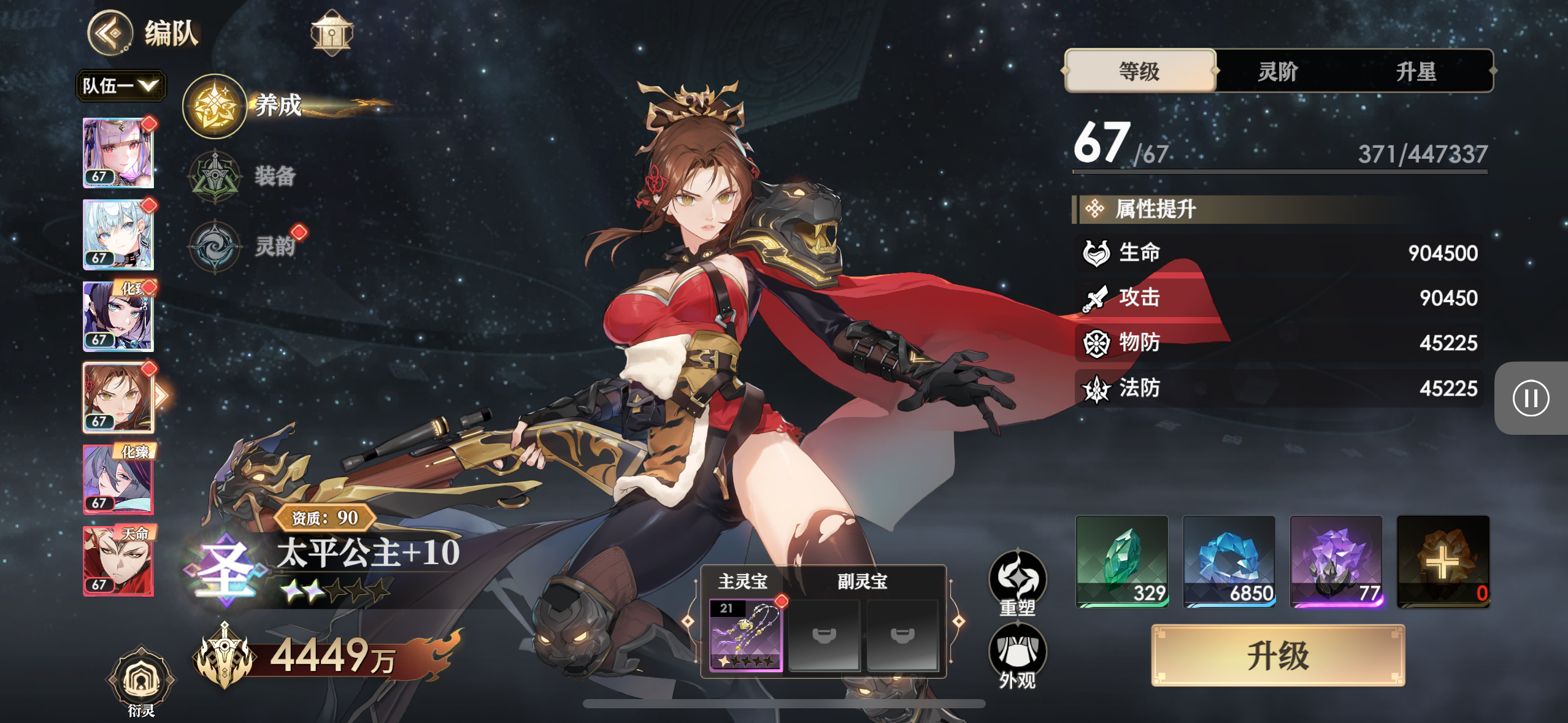Tap the pause button on the right edge
The height and width of the screenshot is (723, 1568).
click(x=1531, y=398)
